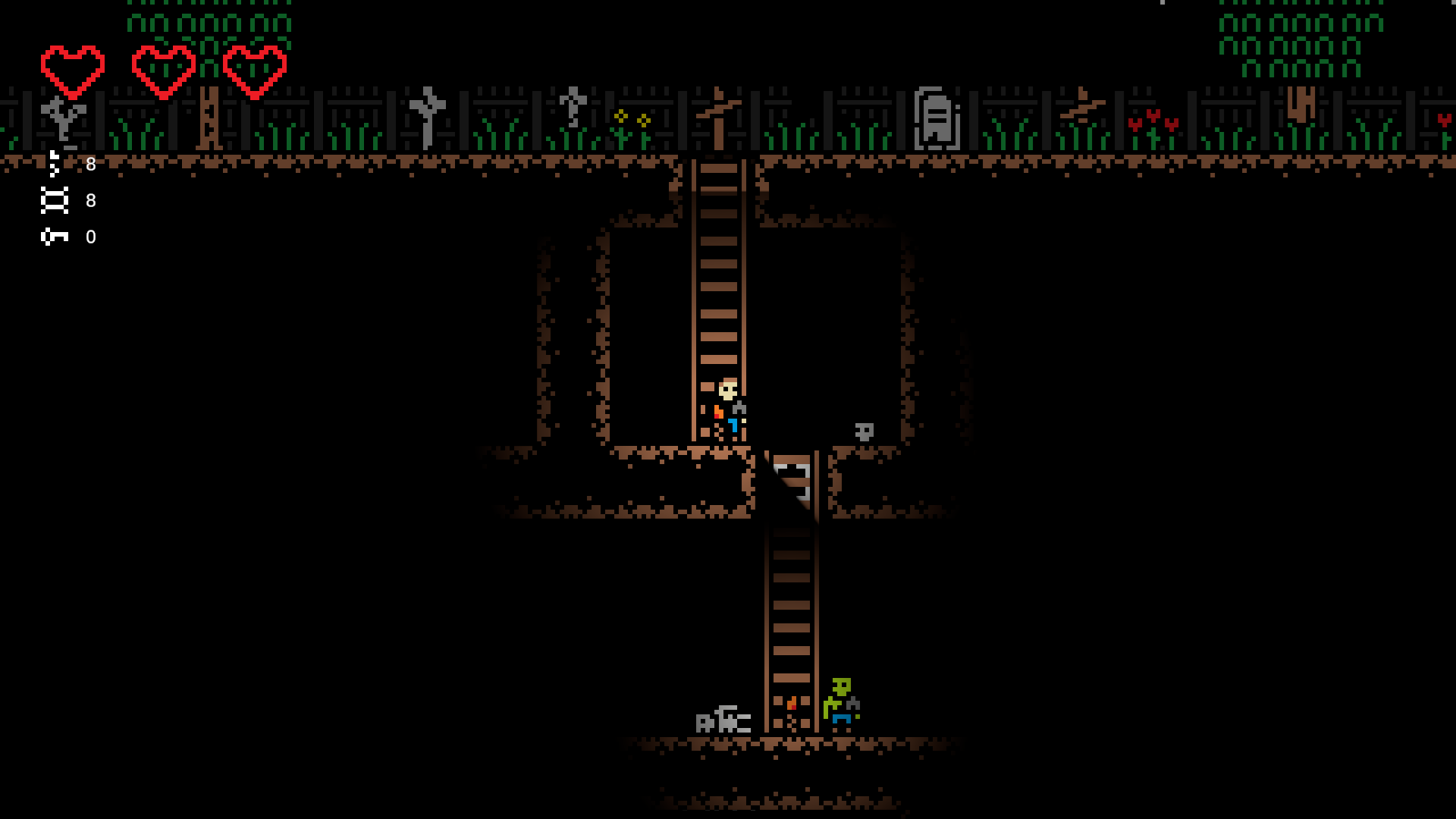Click the key icon with zero count
This screenshot has height=819, width=1456.
click(x=55, y=237)
